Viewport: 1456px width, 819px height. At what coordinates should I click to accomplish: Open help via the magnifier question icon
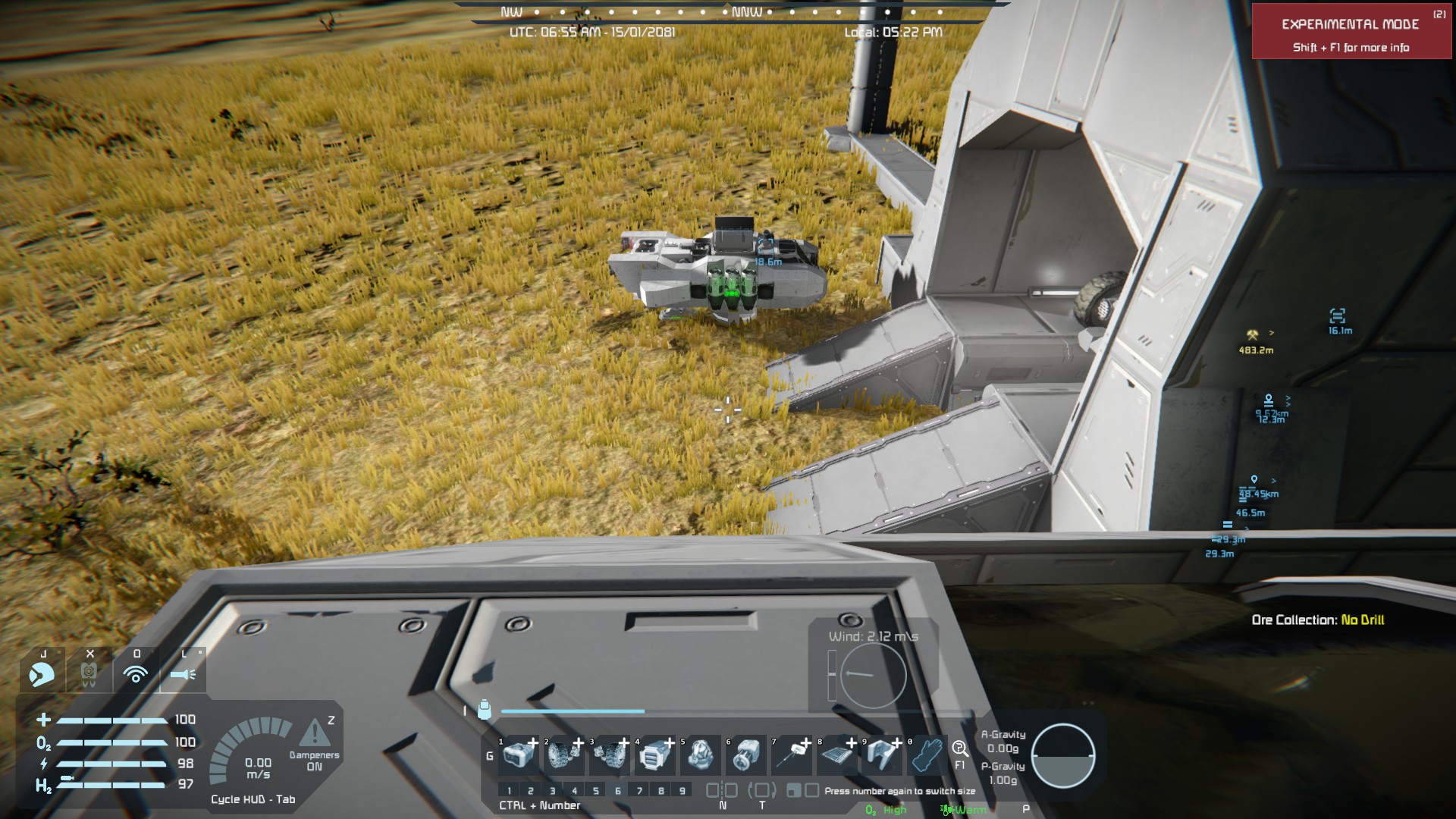pyautogui.click(x=959, y=749)
